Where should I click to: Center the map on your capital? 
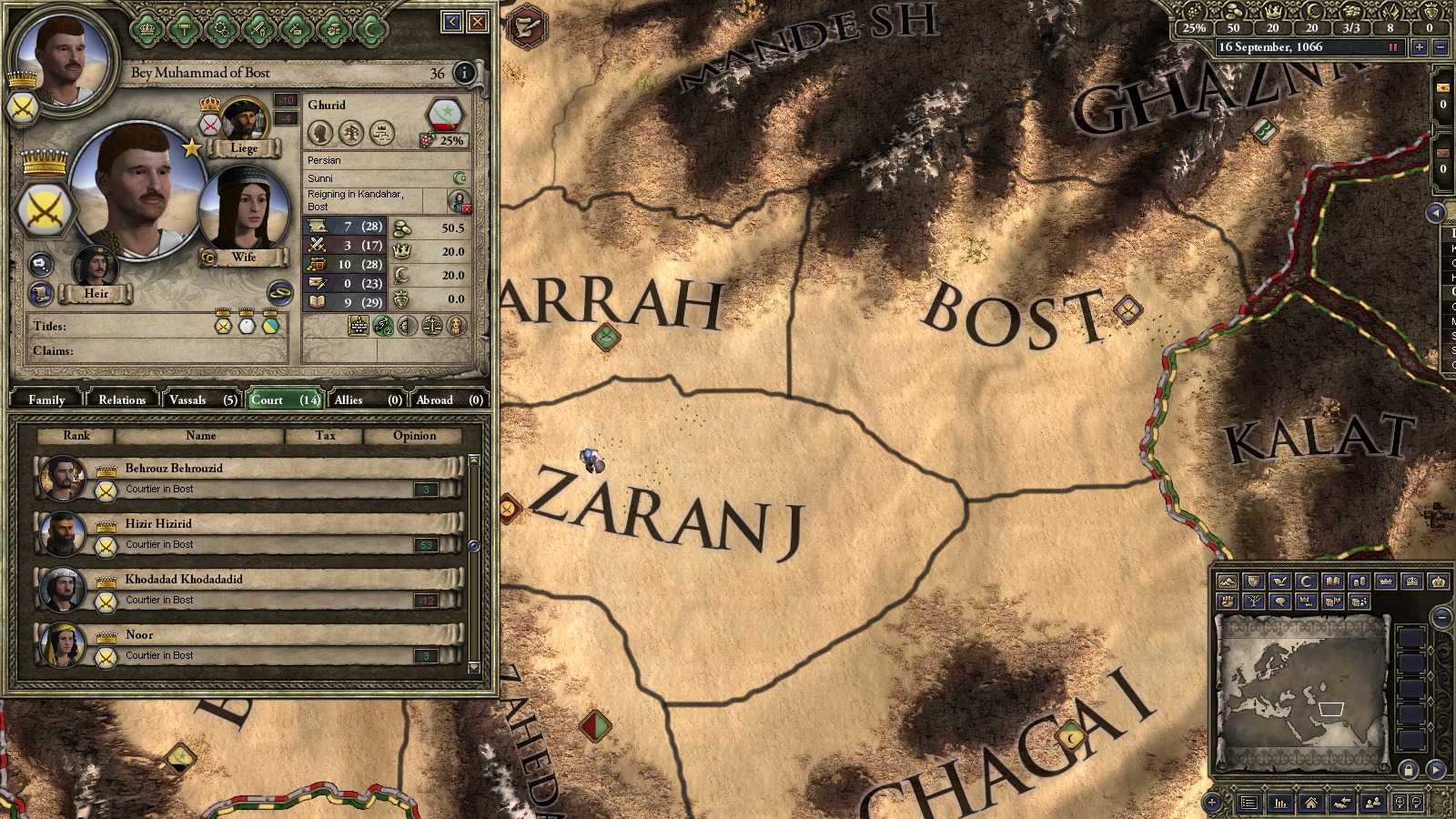coord(1311,804)
